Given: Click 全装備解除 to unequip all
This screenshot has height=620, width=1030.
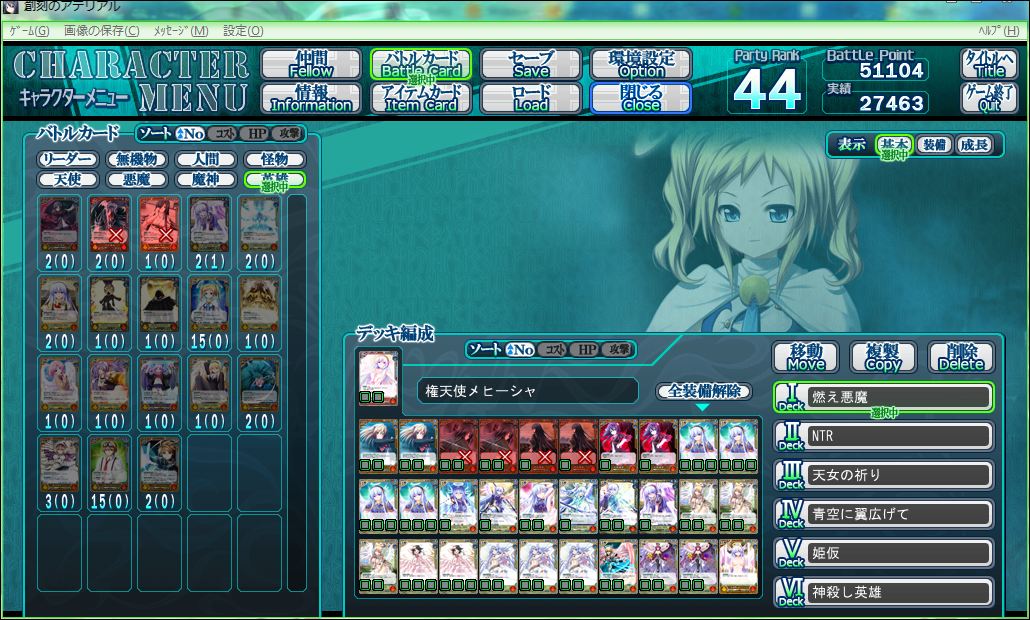Looking at the screenshot, I should 703,391.
